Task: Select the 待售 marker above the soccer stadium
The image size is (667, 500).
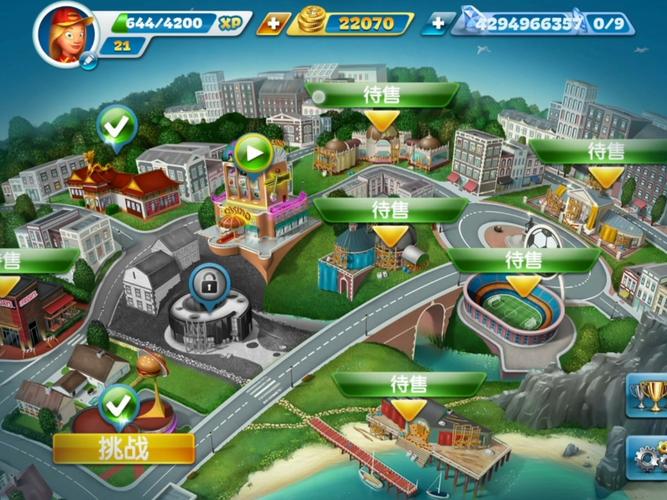Action: coord(523,261)
